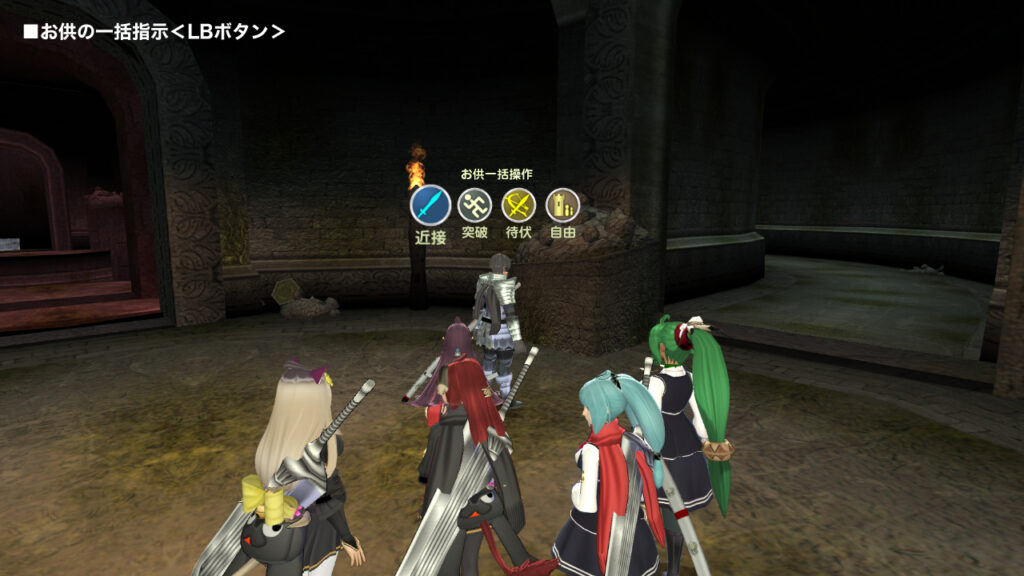Choose the 突破 running figure command
Viewport: 1024px width, 576px height.
pyautogui.click(x=475, y=205)
